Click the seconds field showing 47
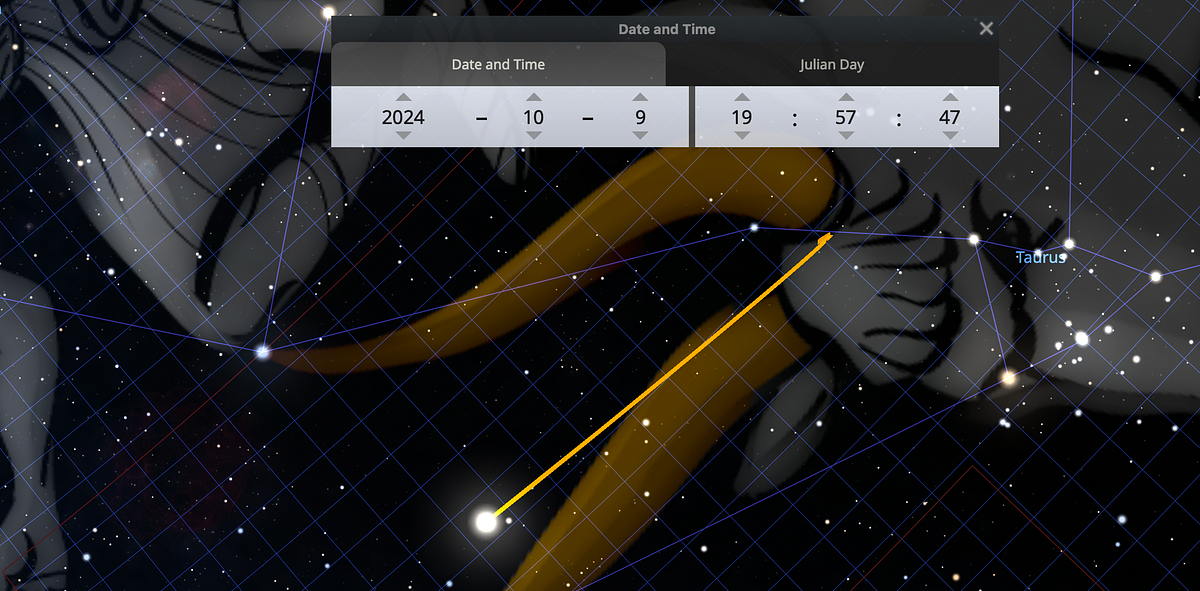 tap(950, 117)
